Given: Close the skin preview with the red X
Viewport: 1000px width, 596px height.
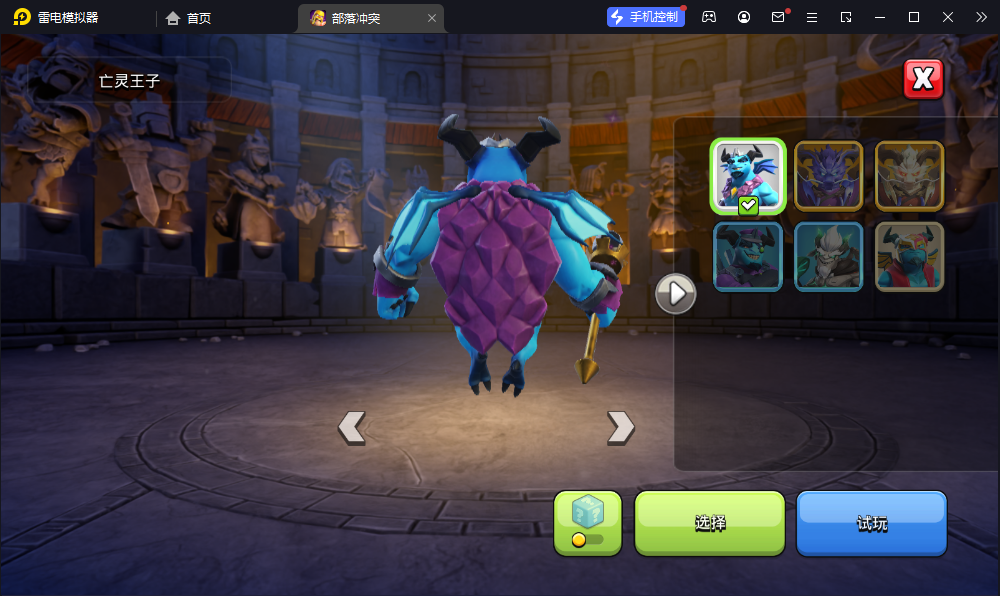Looking at the screenshot, I should 923,79.
